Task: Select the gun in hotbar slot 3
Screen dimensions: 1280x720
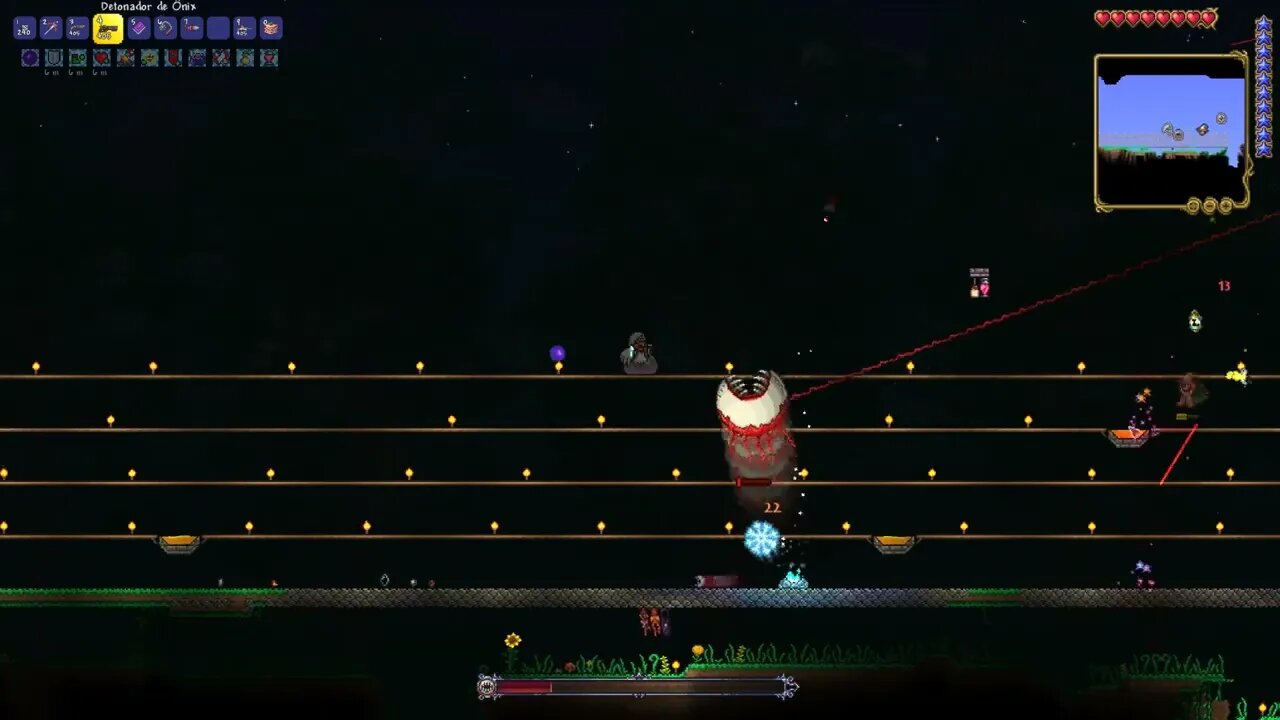Action: click(x=107, y=28)
